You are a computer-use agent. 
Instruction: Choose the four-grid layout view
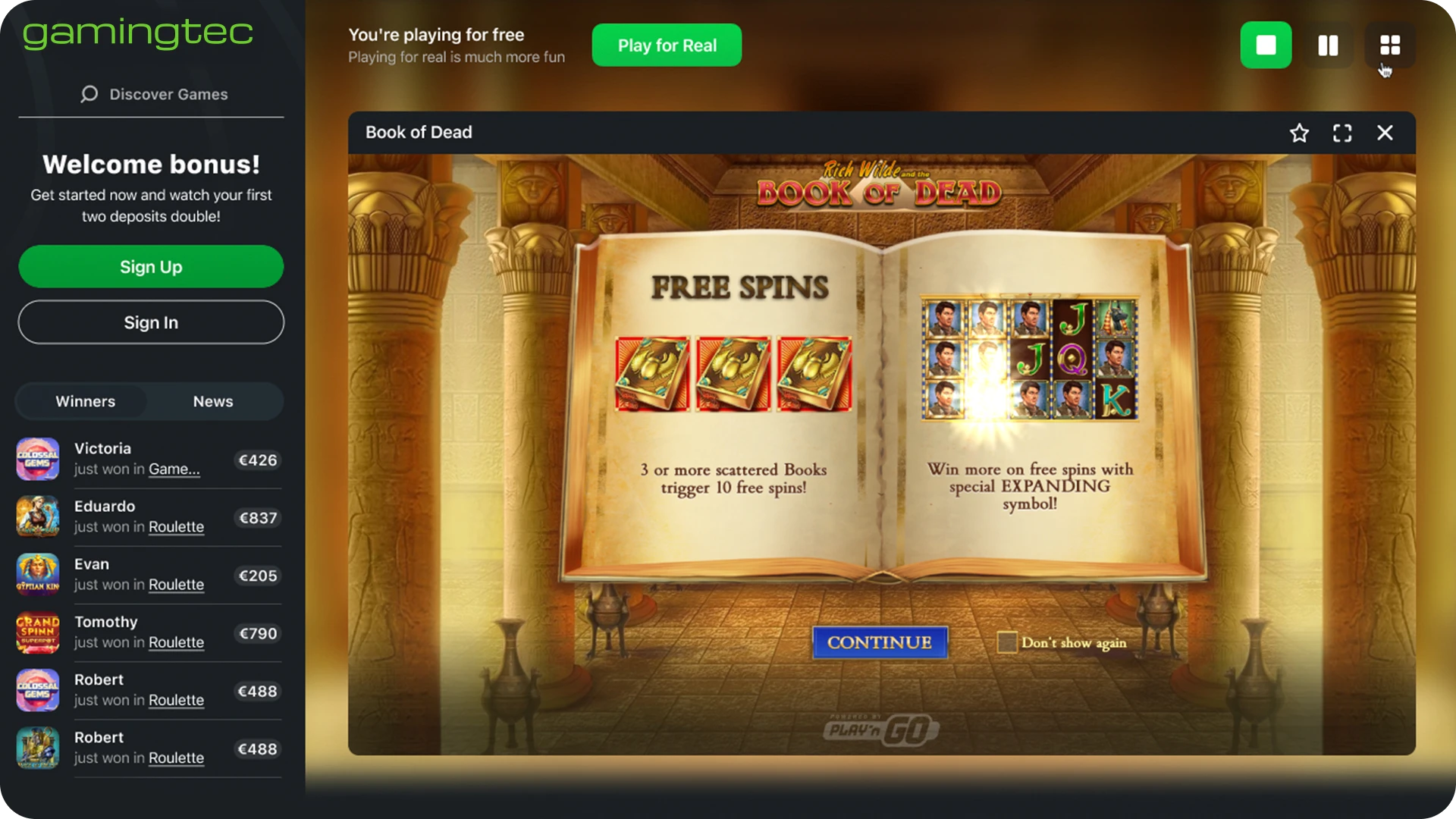(x=1390, y=45)
